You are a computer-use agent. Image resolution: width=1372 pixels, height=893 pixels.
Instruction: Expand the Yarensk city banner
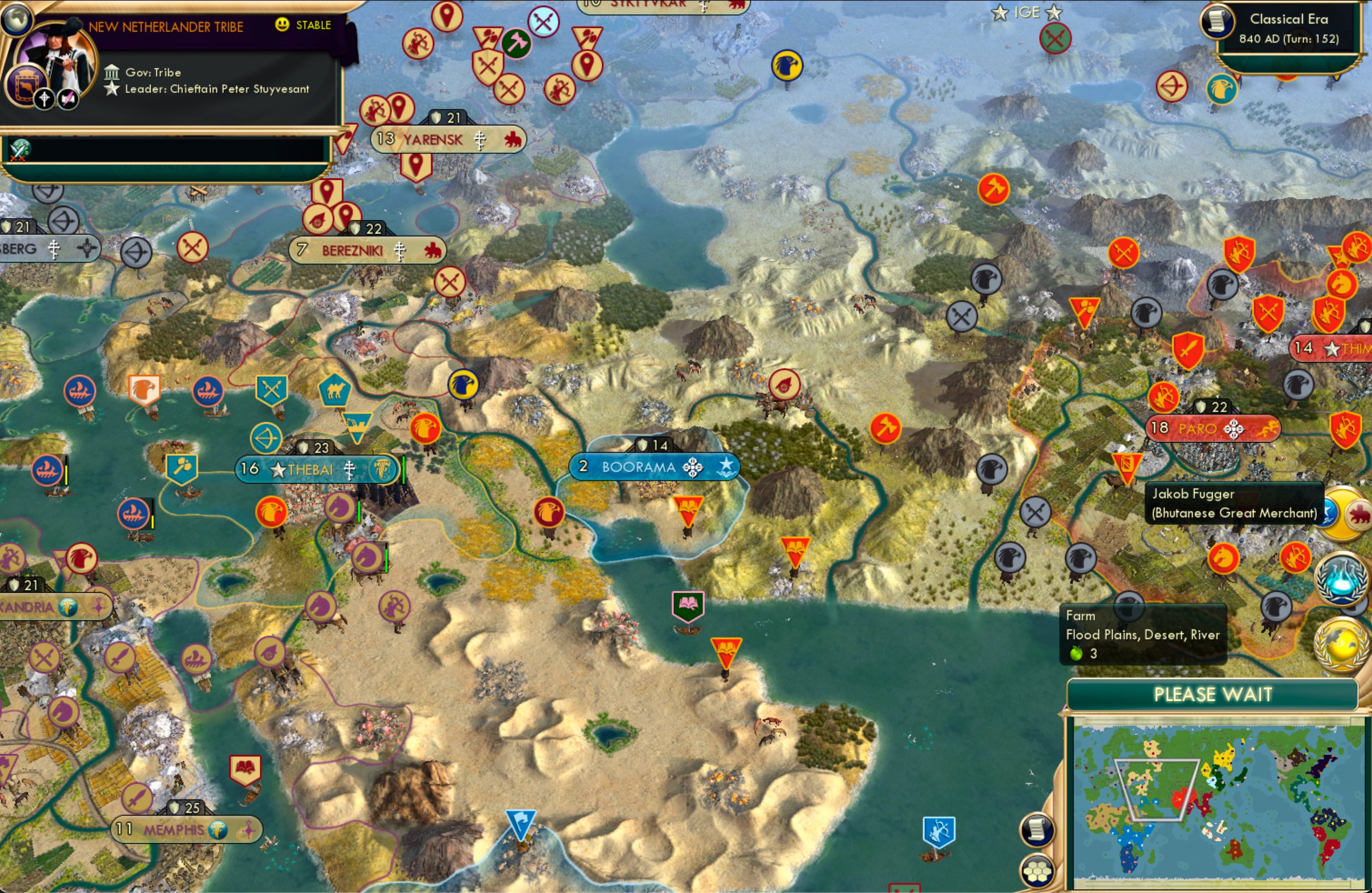(447, 139)
